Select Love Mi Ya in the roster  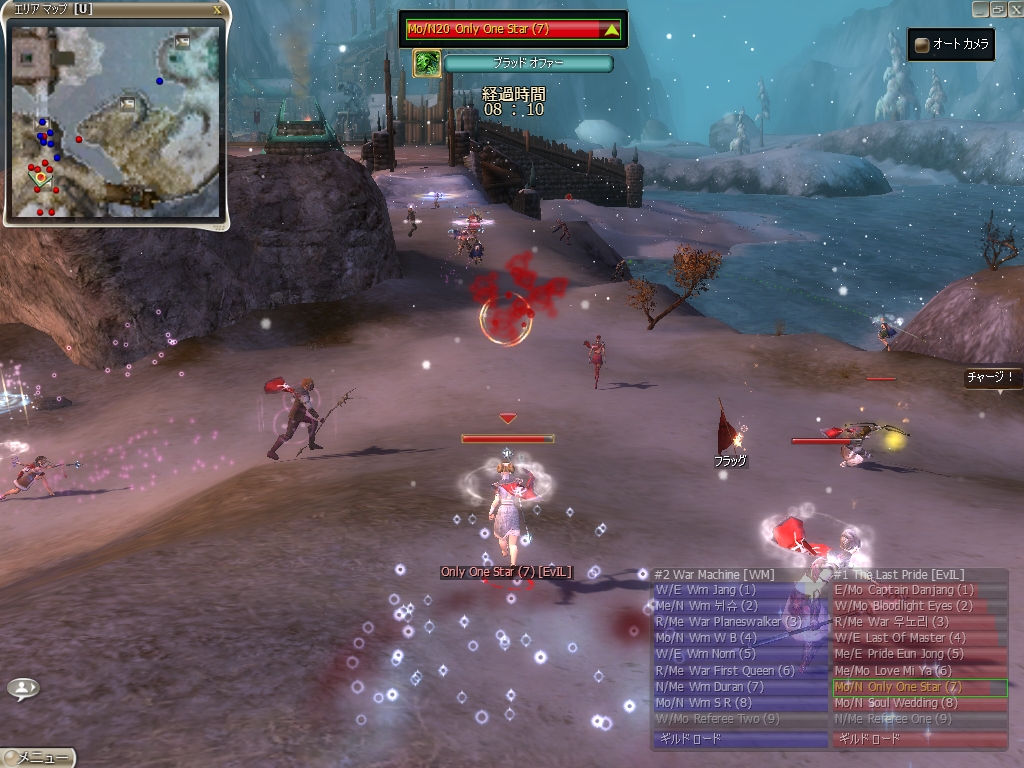point(919,671)
